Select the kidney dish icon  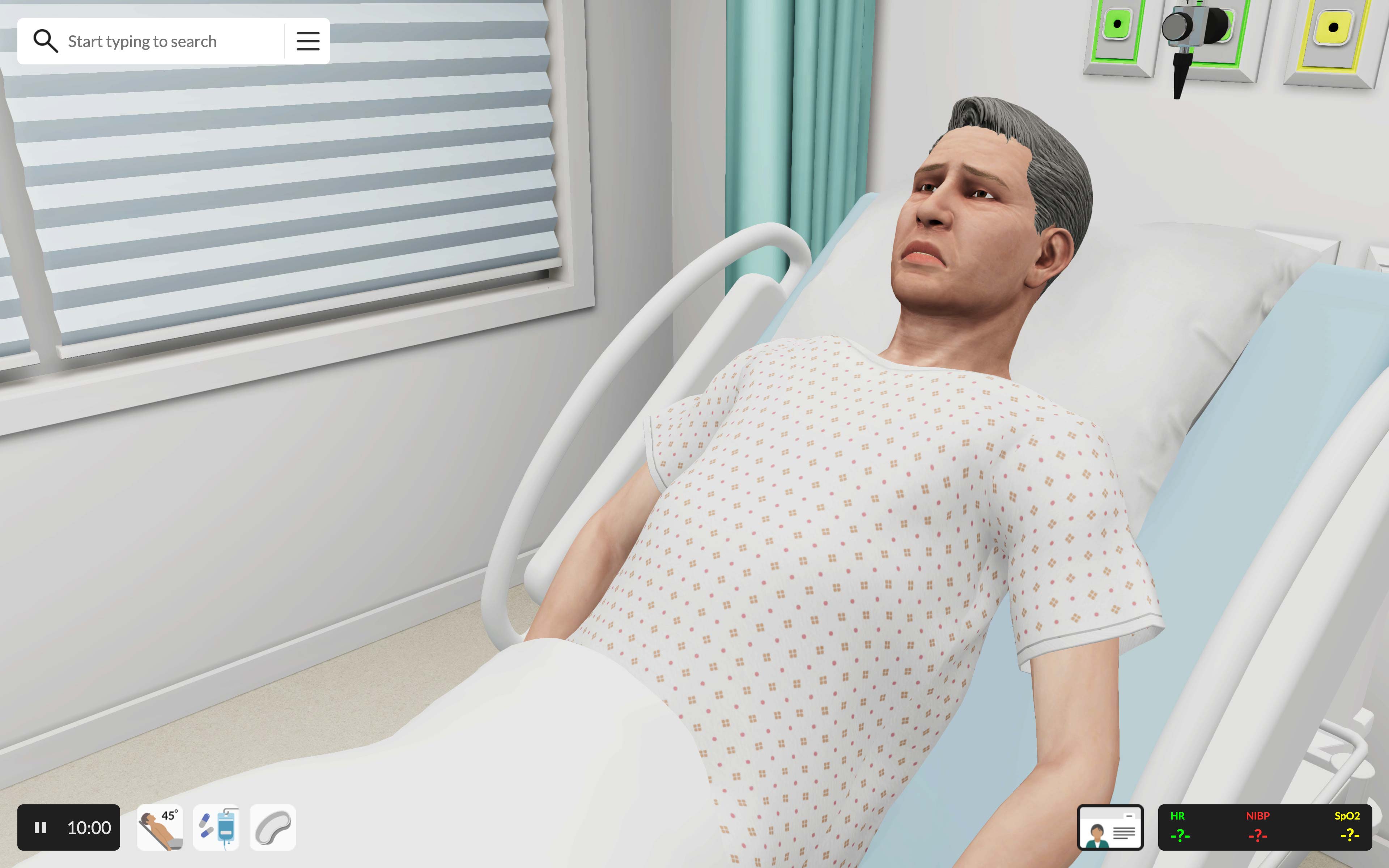(273, 827)
